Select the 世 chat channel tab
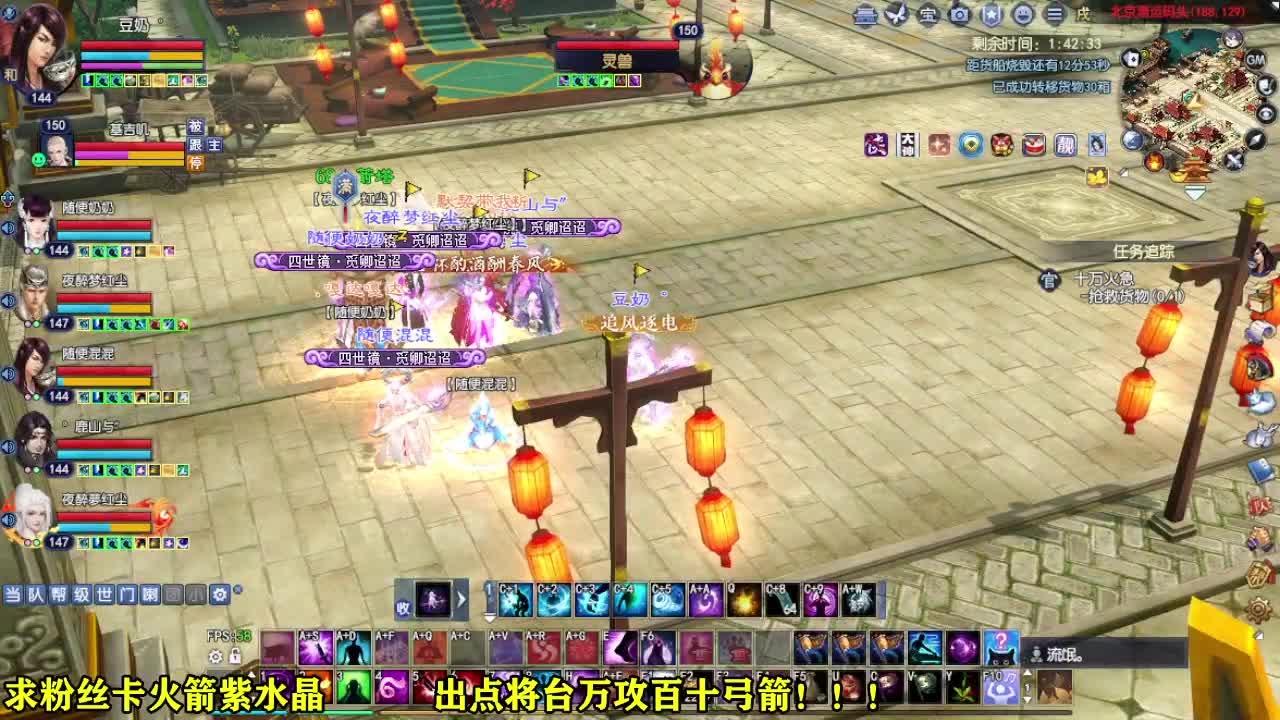This screenshot has width=1280, height=720. [x=105, y=594]
